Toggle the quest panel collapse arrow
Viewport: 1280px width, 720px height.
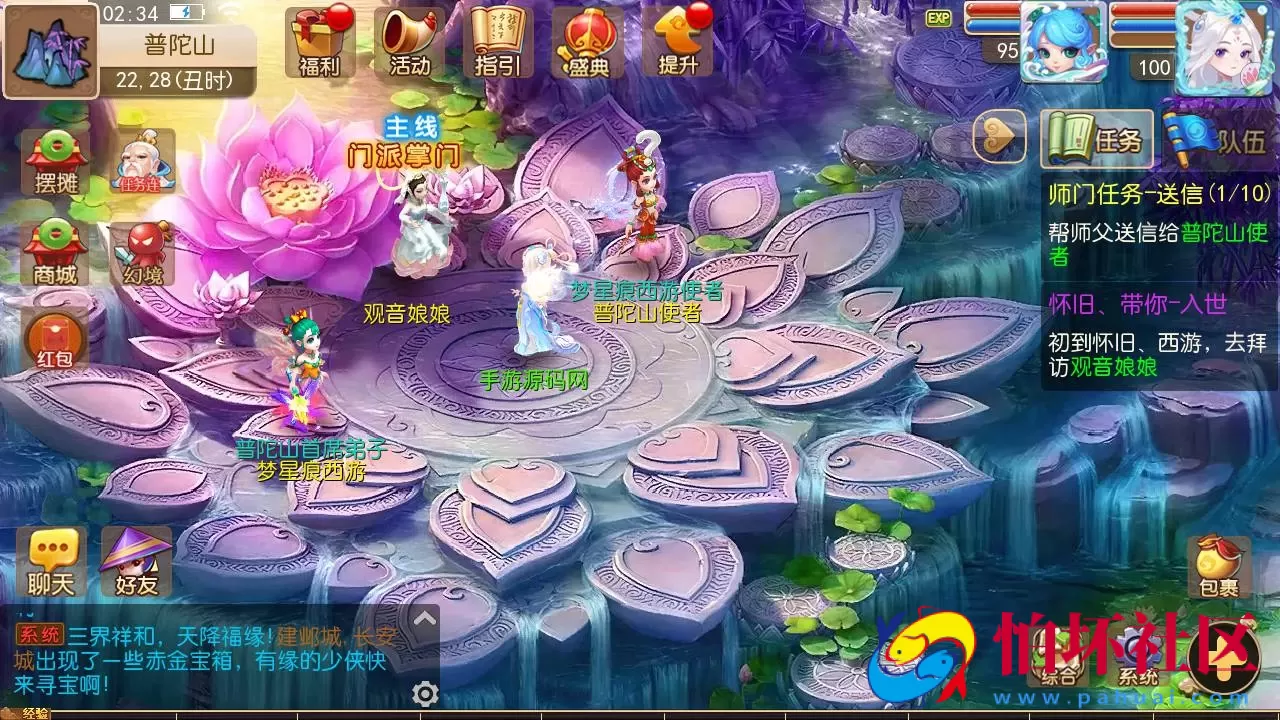[x=997, y=138]
